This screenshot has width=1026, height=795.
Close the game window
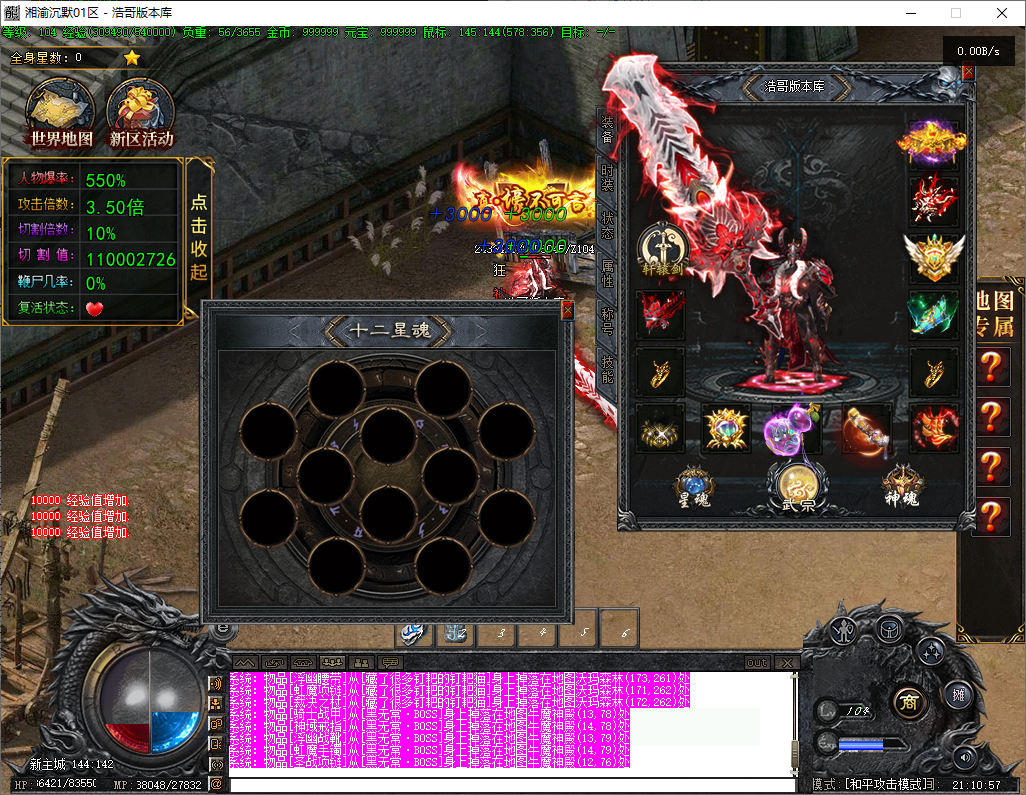[1001, 13]
